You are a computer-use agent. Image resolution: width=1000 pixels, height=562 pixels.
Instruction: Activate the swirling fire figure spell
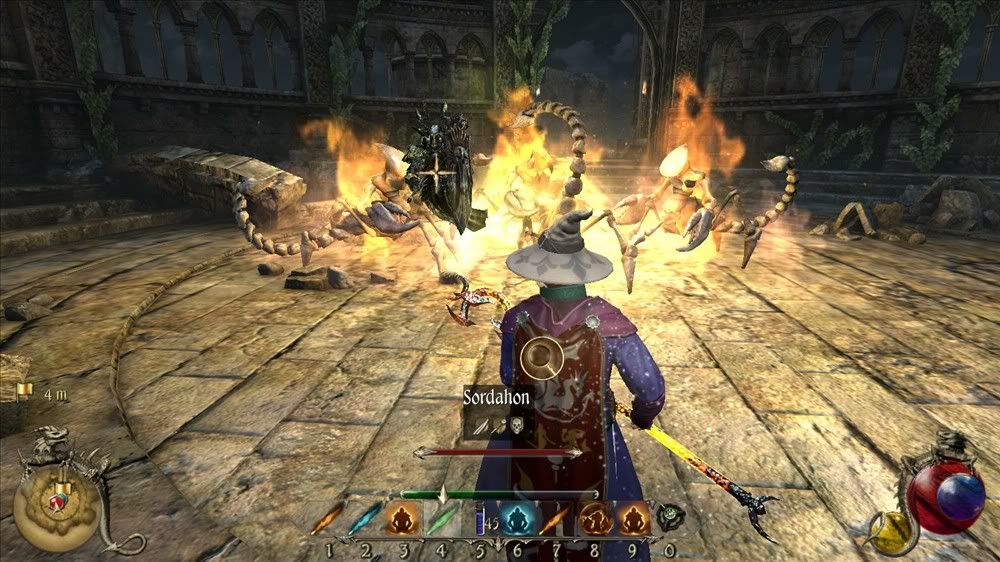point(596,519)
